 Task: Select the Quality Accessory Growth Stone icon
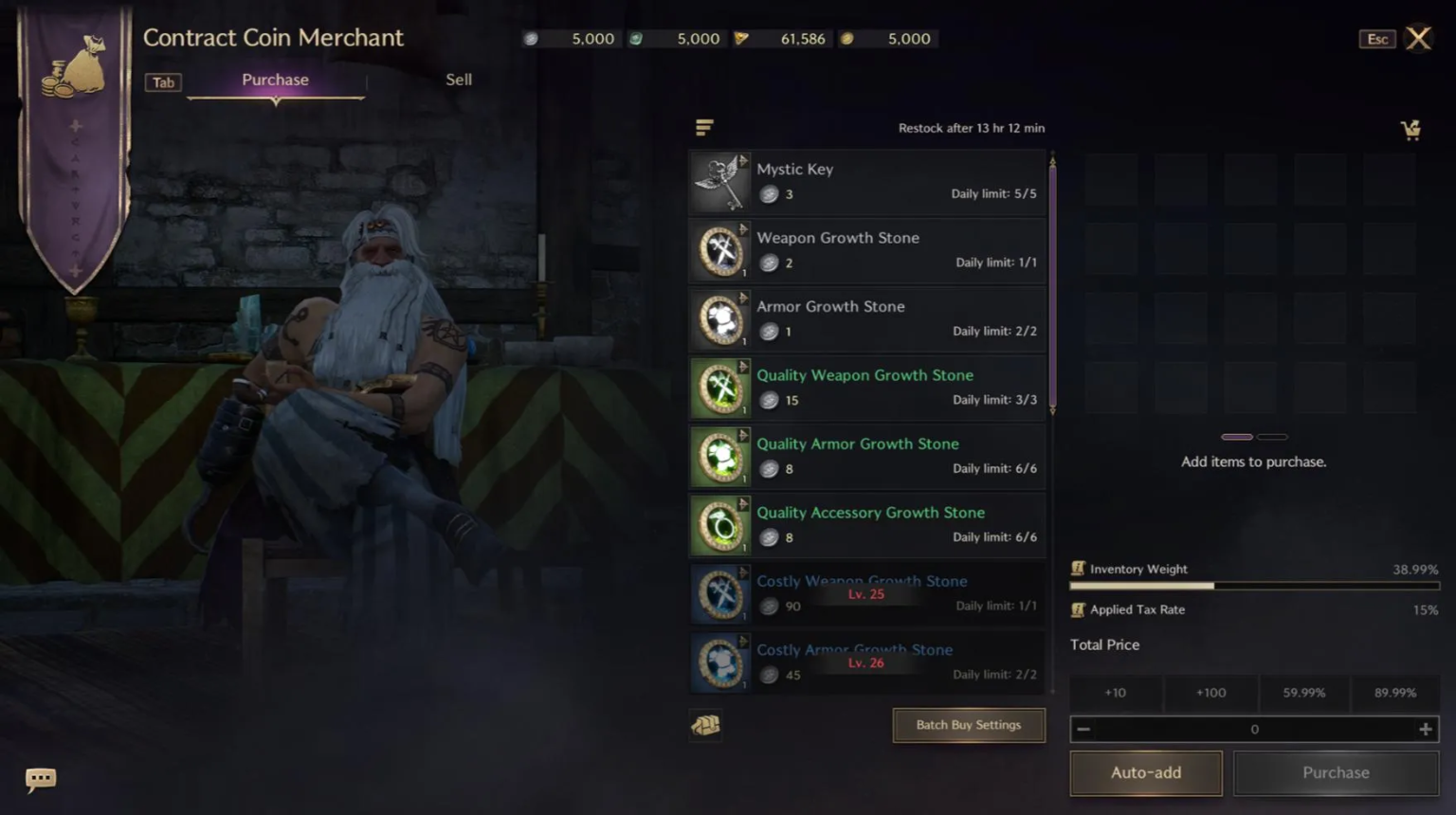pos(720,525)
